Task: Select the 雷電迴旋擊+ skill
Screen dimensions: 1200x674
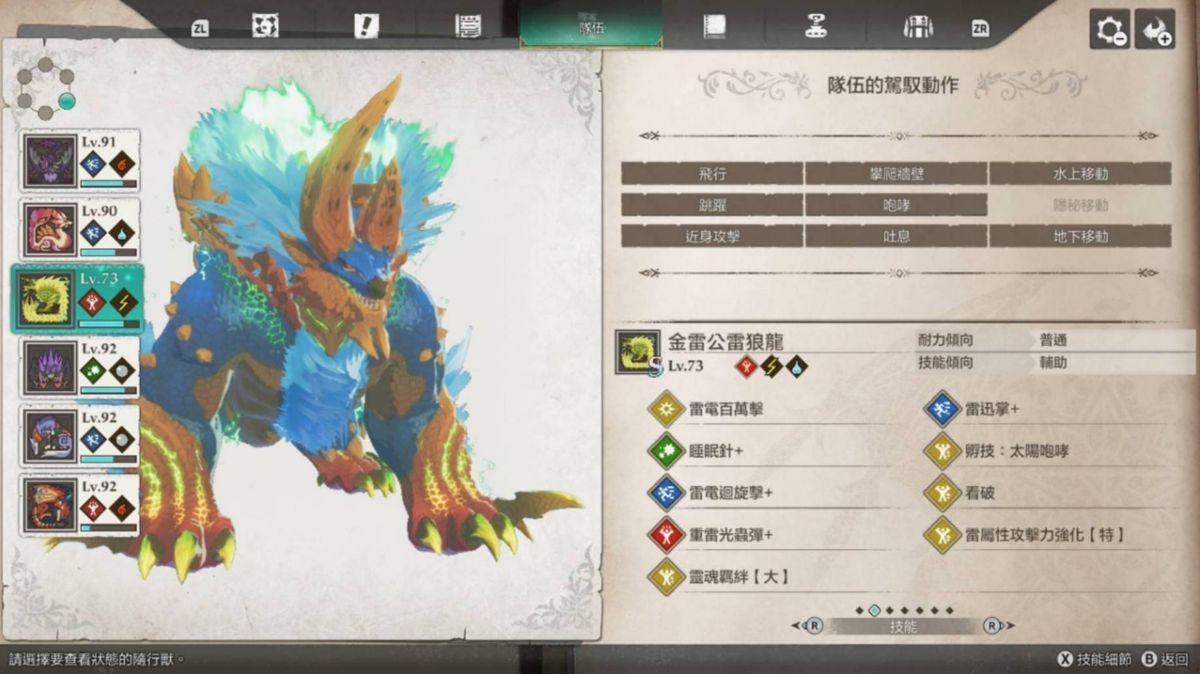Action: (x=730, y=493)
